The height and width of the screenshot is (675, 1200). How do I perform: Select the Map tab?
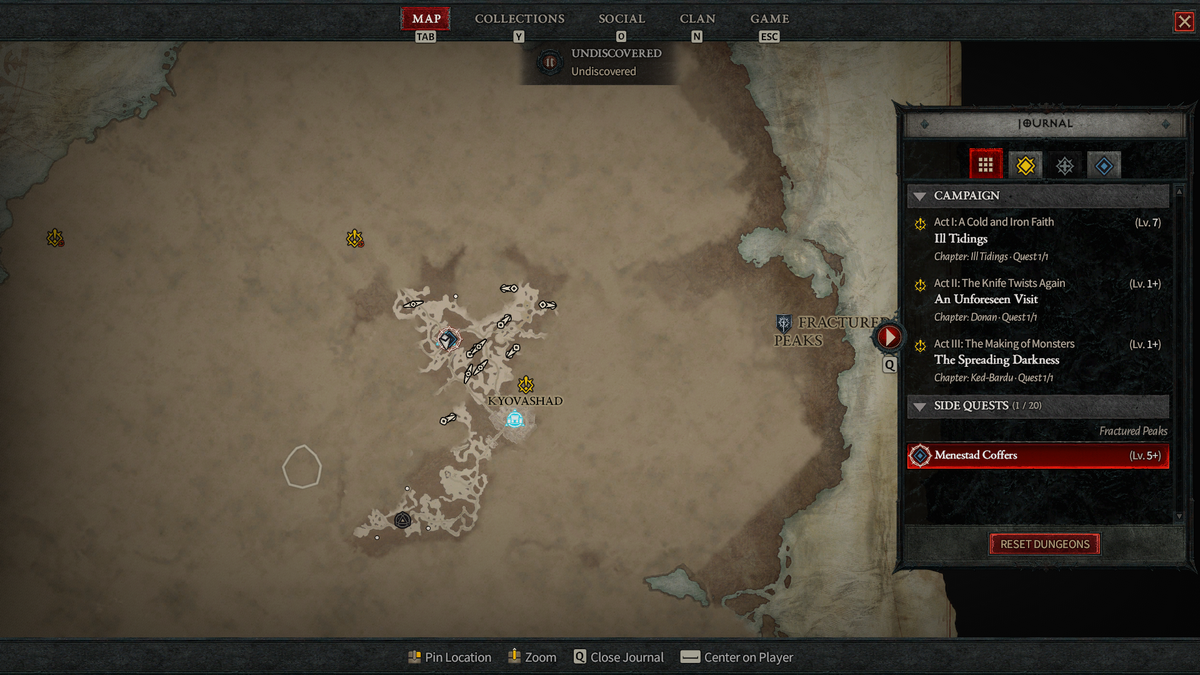426,19
